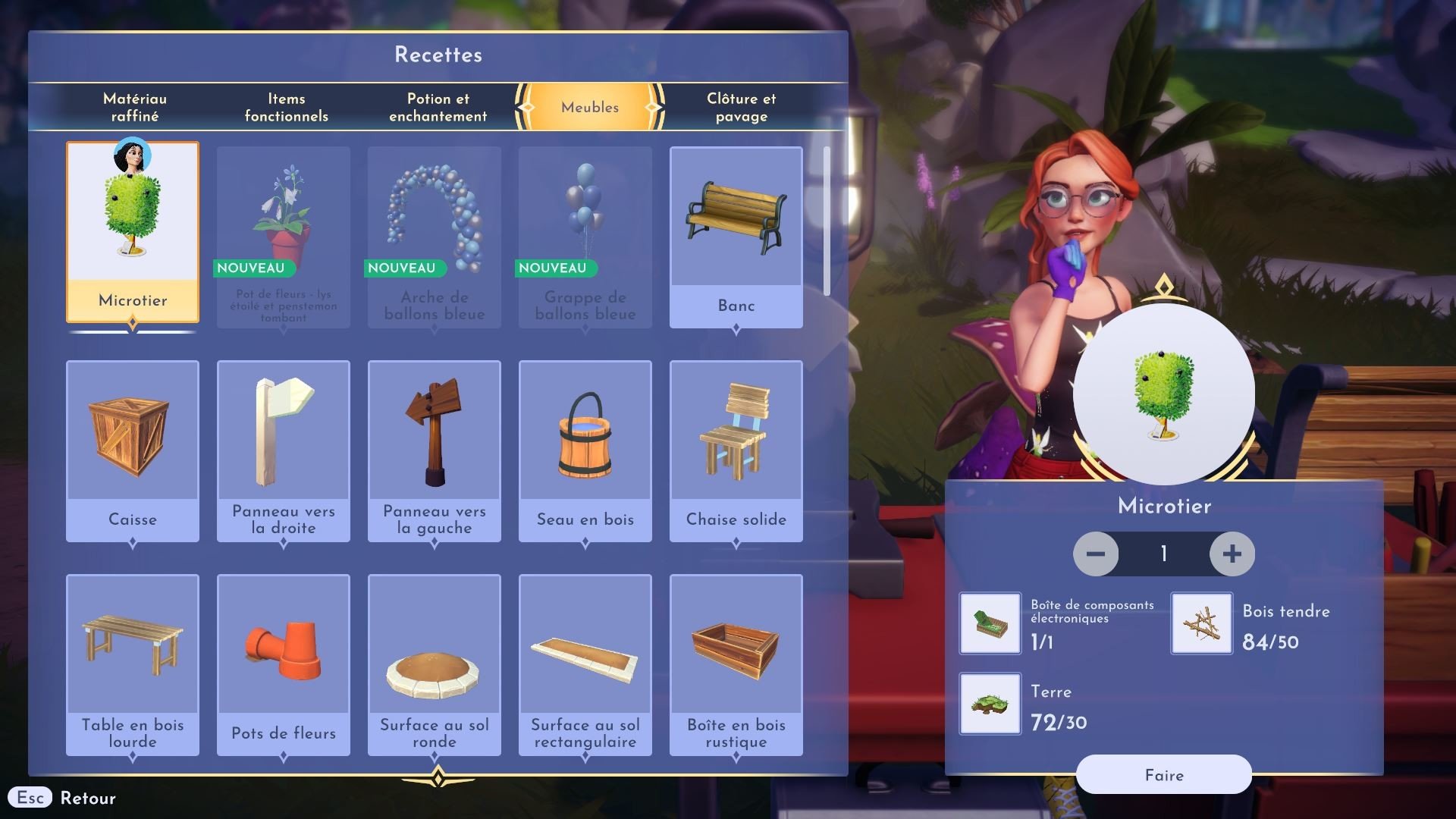Select the Seau en bois recipe
Viewport: 1456px width, 819px height.
click(x=585, y=450)
